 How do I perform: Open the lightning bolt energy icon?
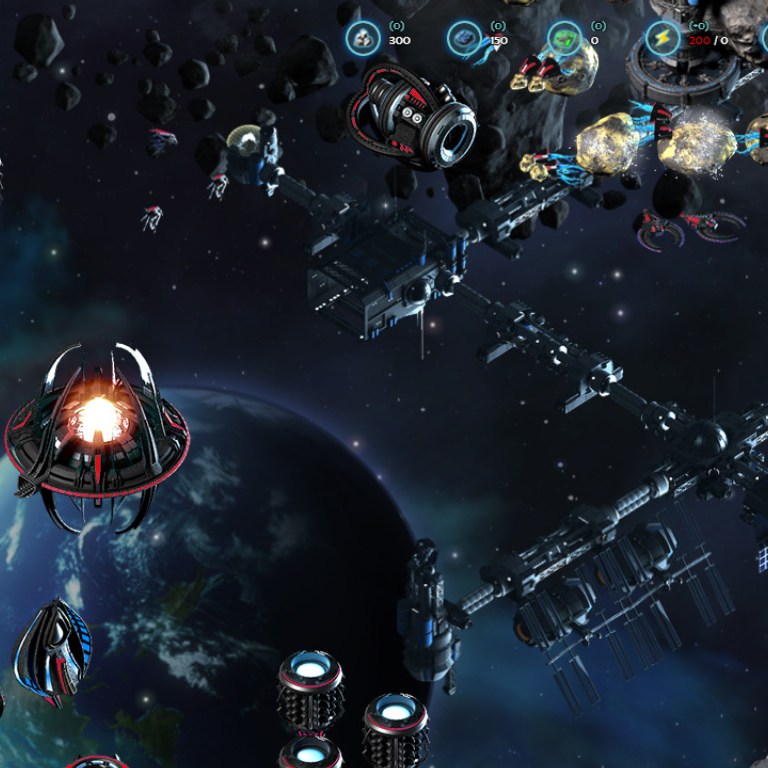coord(663,39)
